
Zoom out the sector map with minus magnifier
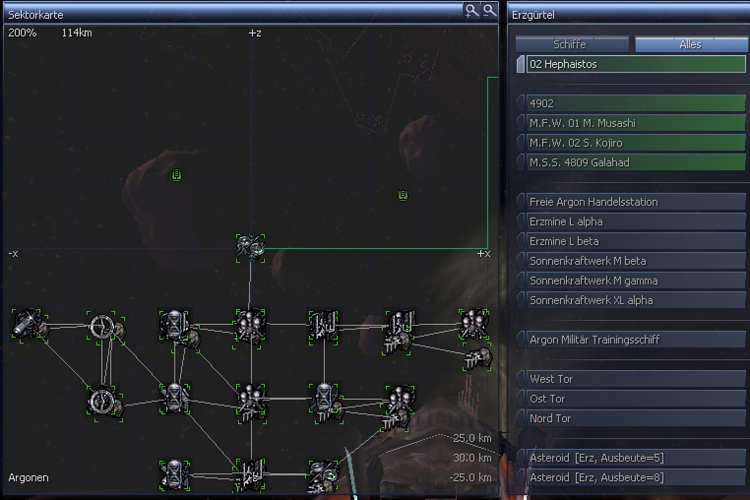pyautogui.click(x=489, y=10)
